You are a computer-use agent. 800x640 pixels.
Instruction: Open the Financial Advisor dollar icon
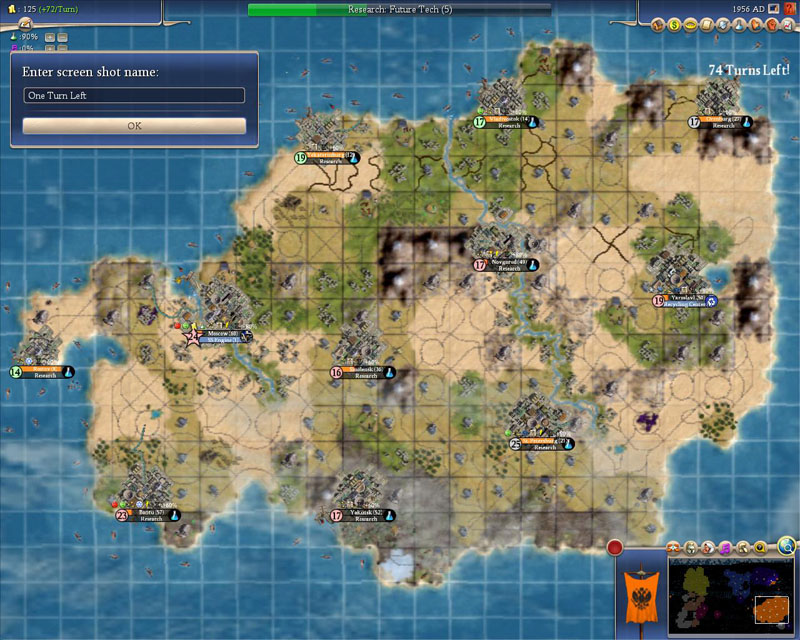tap(675, 24)
